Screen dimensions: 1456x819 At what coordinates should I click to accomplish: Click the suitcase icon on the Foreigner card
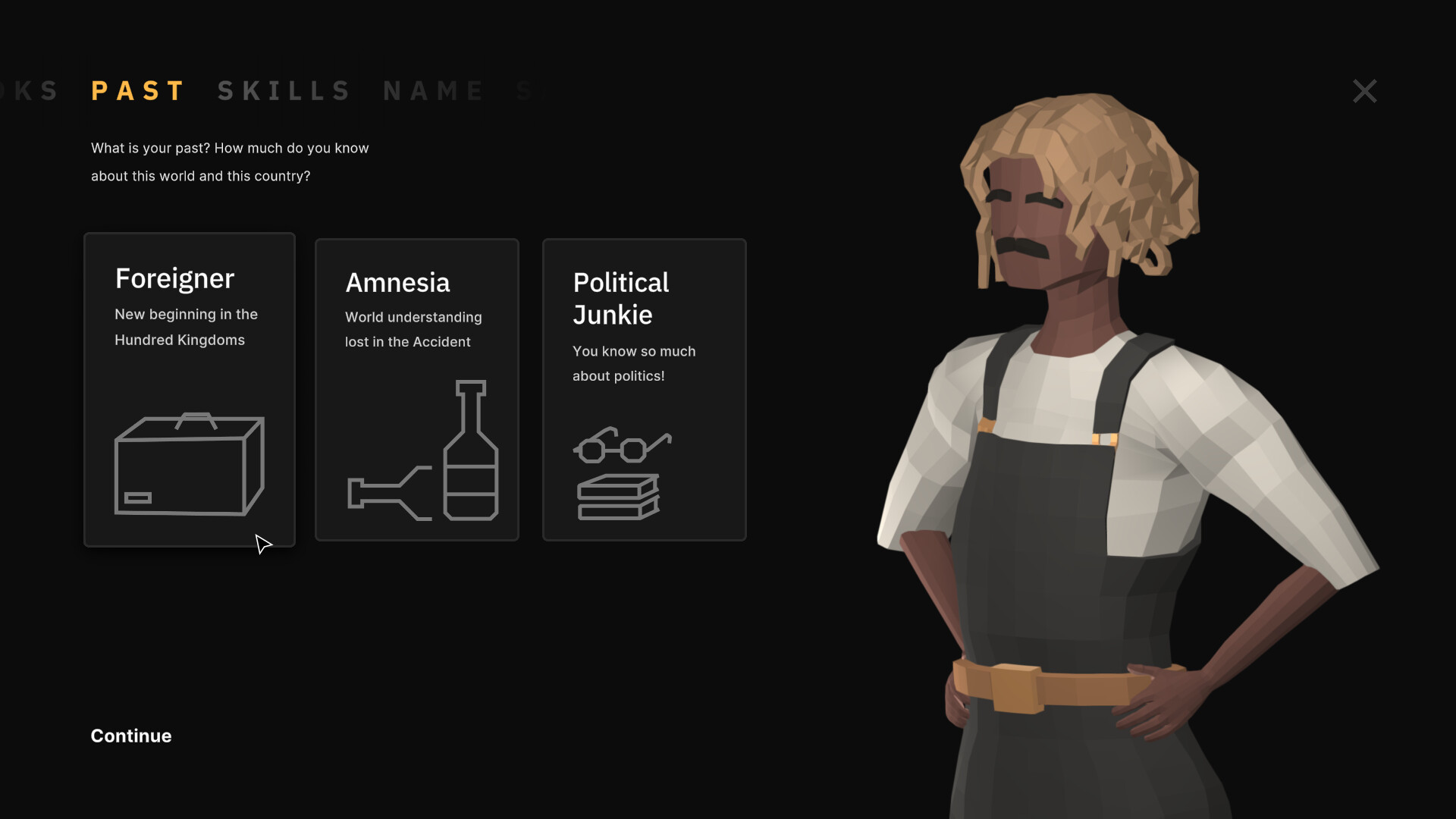point(189,463)
